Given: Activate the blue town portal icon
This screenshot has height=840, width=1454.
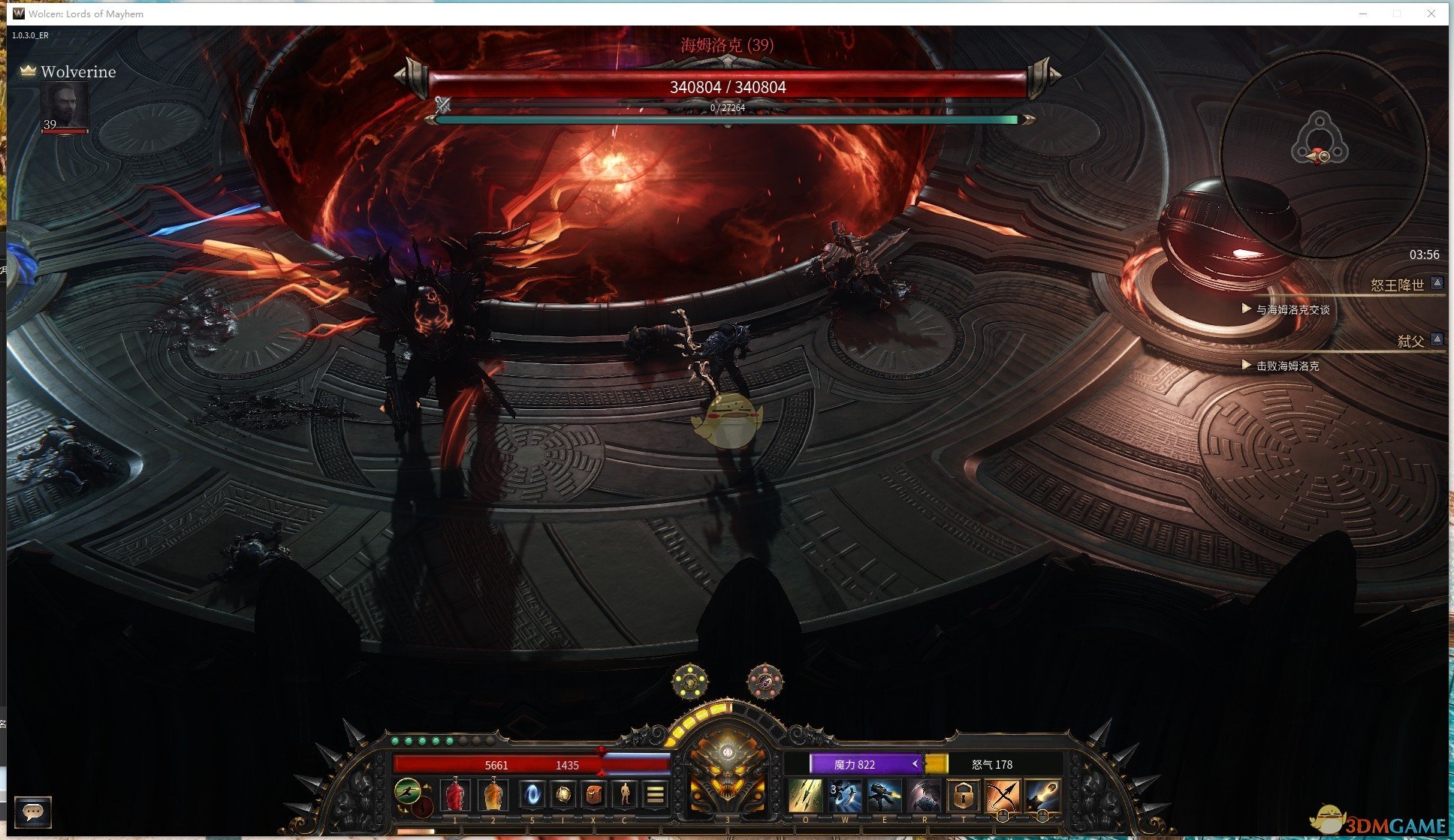Looking at the screenshot, I should [532, 794].
